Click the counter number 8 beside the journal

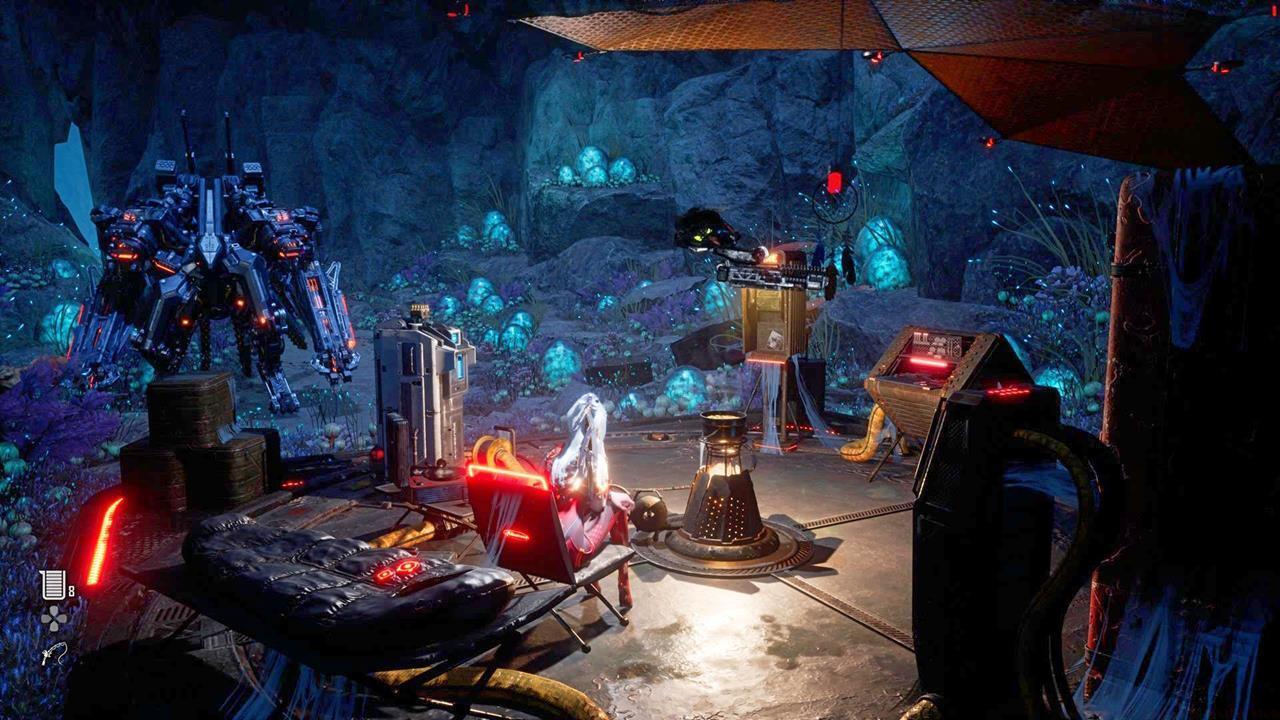click(69, 589)
